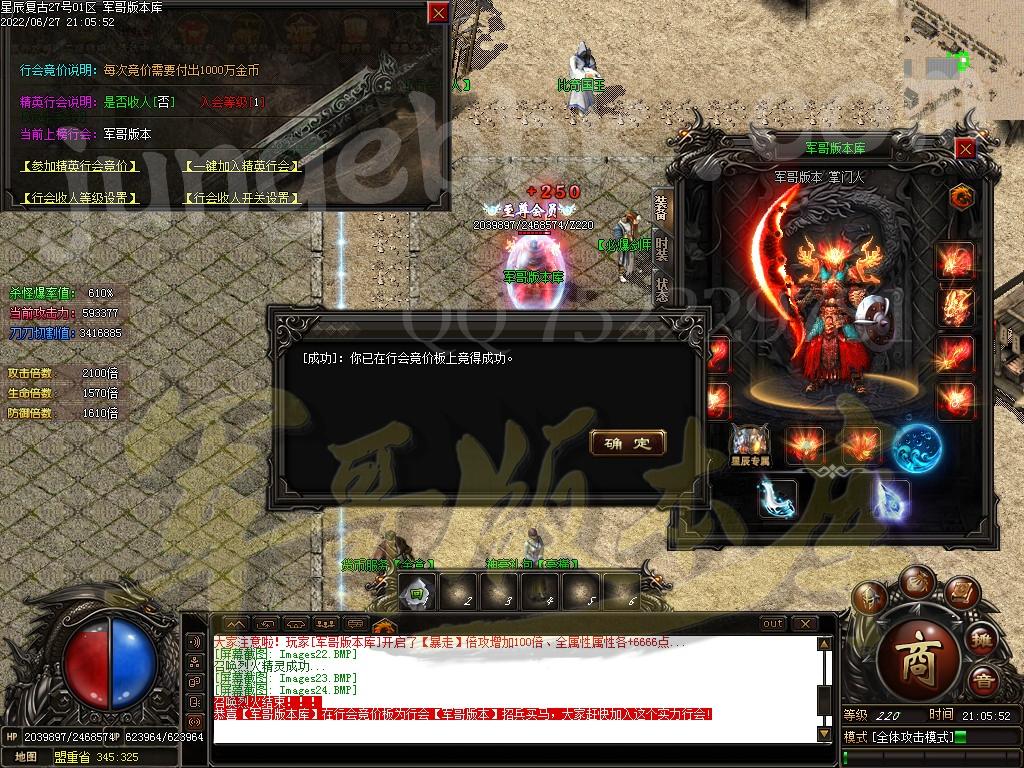Close the character equipment window
Screen dimensions: 1024x768
pyautogui.click(x=965, y=149)
